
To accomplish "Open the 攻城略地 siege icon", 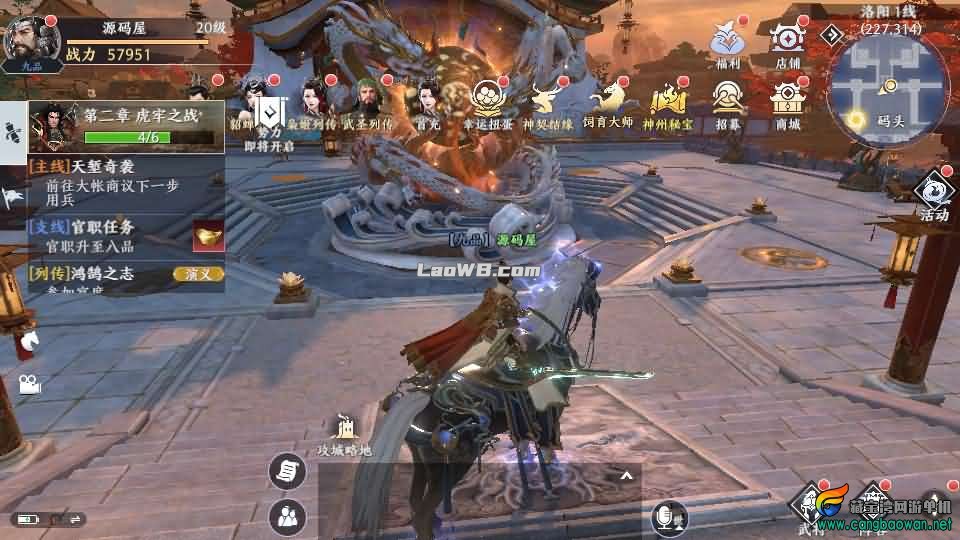I will click(x=344, y=434).
